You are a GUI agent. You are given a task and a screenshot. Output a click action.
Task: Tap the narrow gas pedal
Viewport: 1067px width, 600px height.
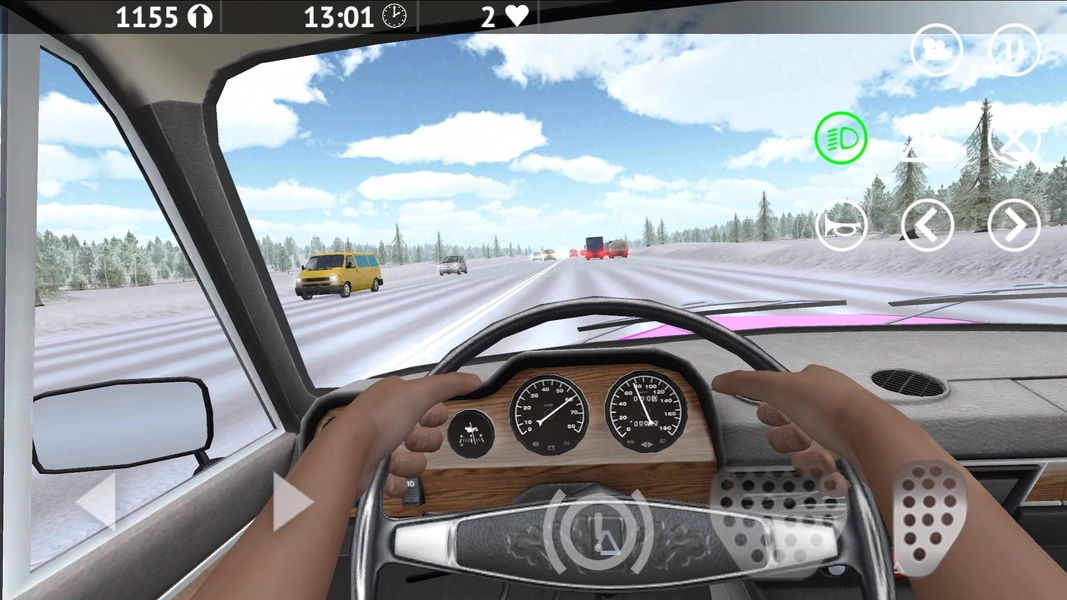click(x=929, y=518)
